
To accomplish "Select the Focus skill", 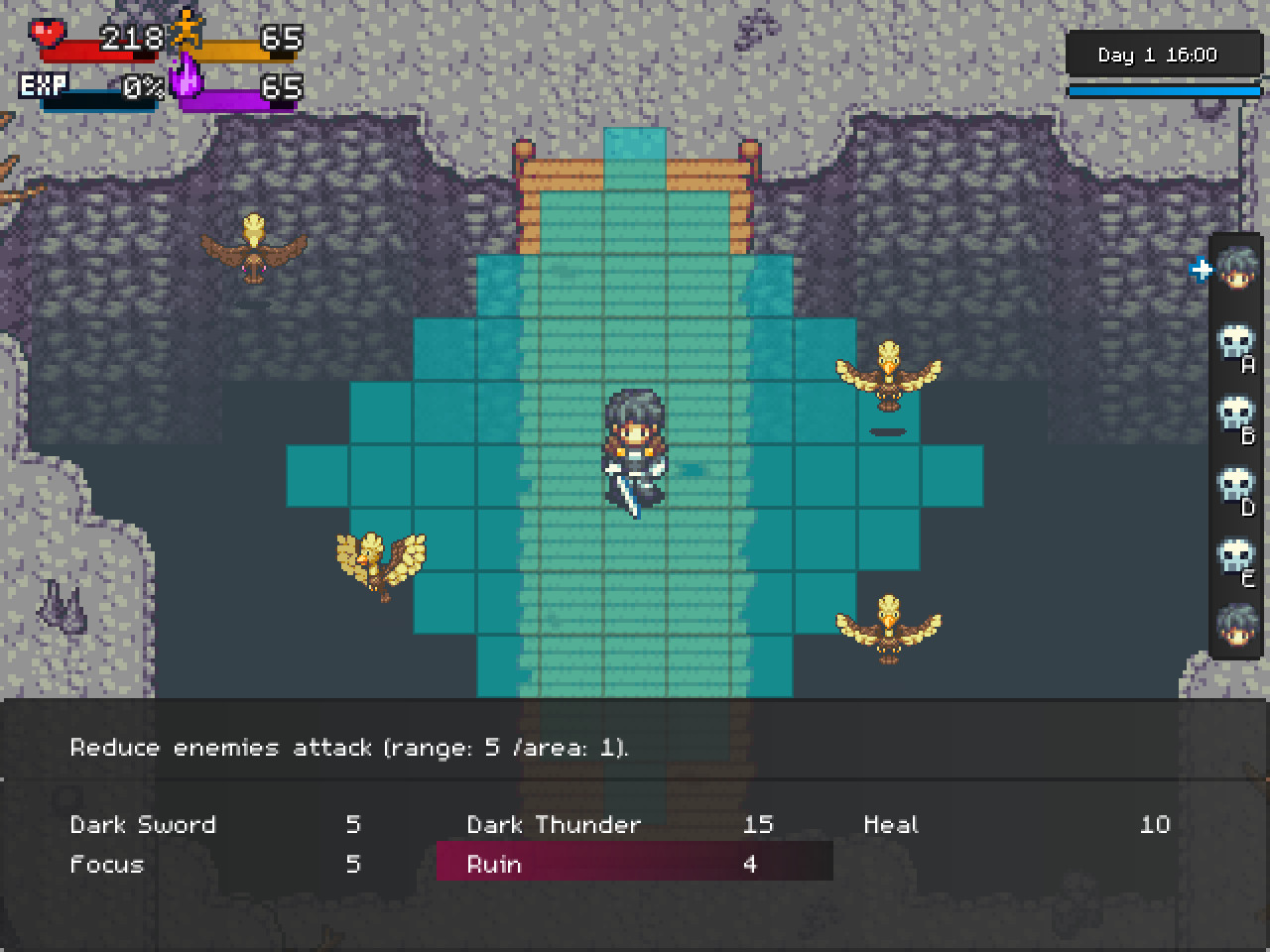I will coord(105,864).
